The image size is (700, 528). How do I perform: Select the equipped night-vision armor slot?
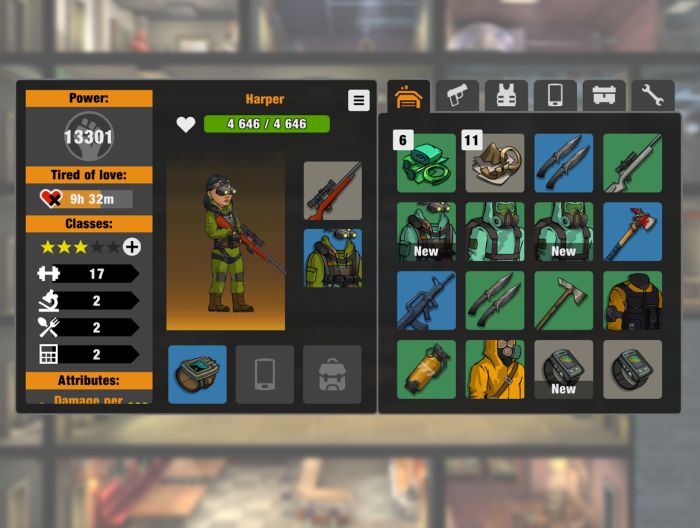(x=332, y=258)
